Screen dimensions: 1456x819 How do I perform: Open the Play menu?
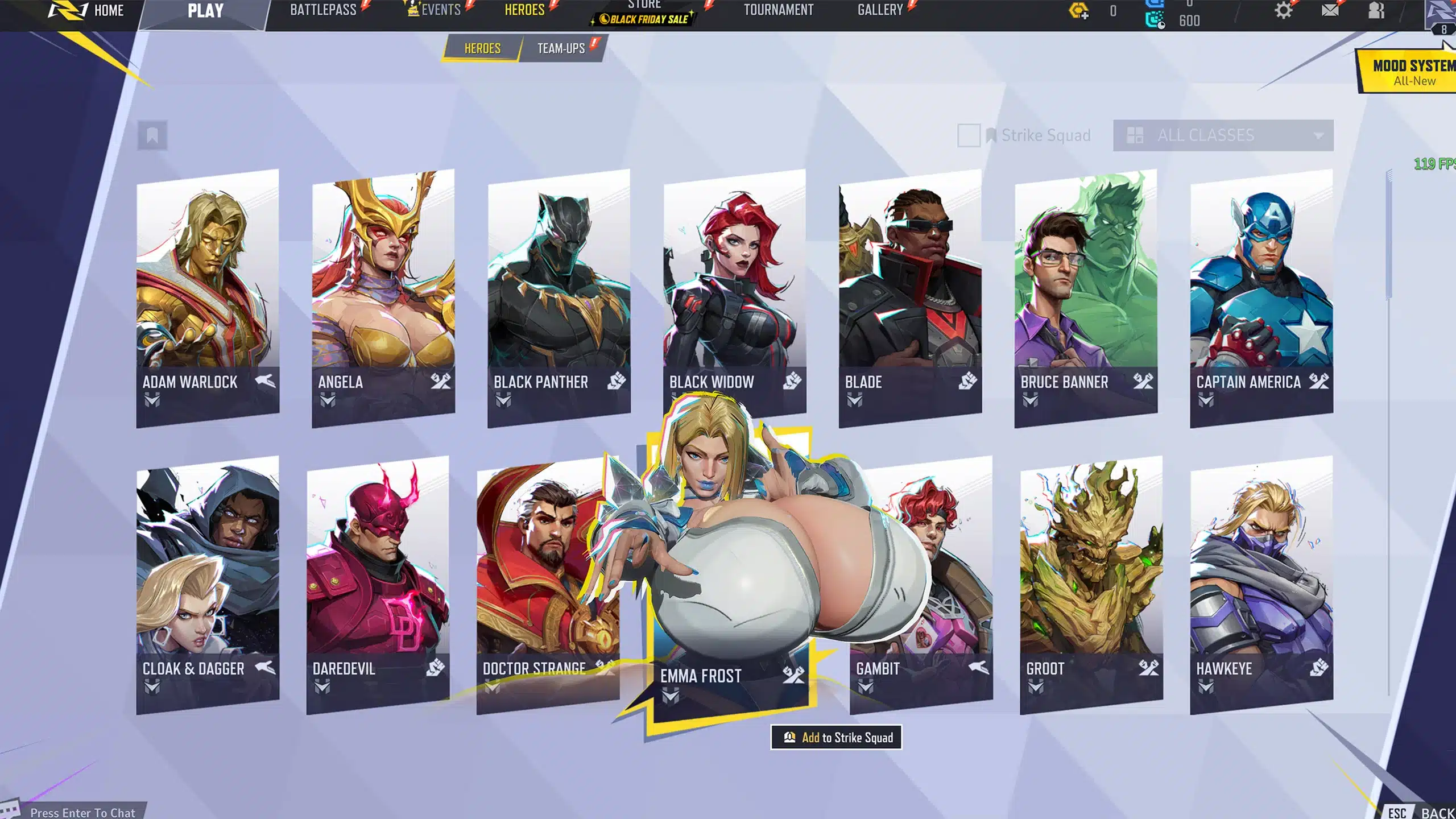(x=205, y=11)
